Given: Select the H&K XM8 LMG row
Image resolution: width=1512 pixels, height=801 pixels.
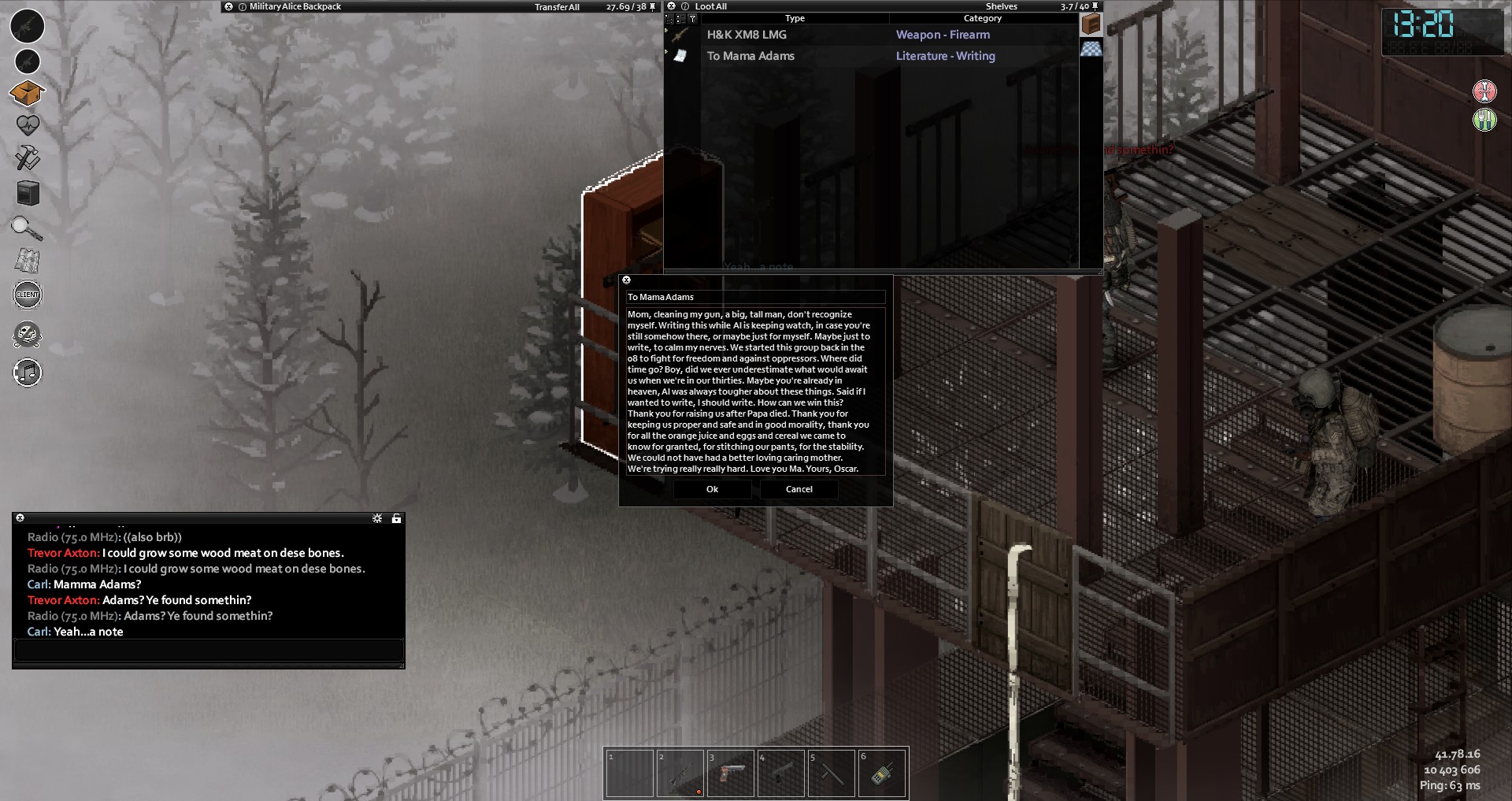Looking at the screenshot, I should point(747,35).
